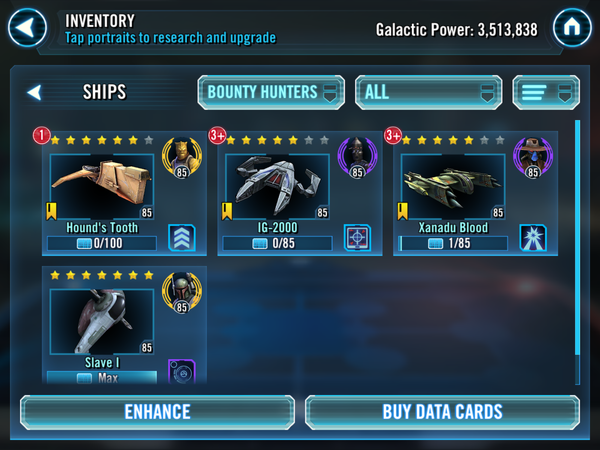Screen dimensions: 600x450
Task: Select the IG-2000 ship card
Action: (x=277, y=186)
